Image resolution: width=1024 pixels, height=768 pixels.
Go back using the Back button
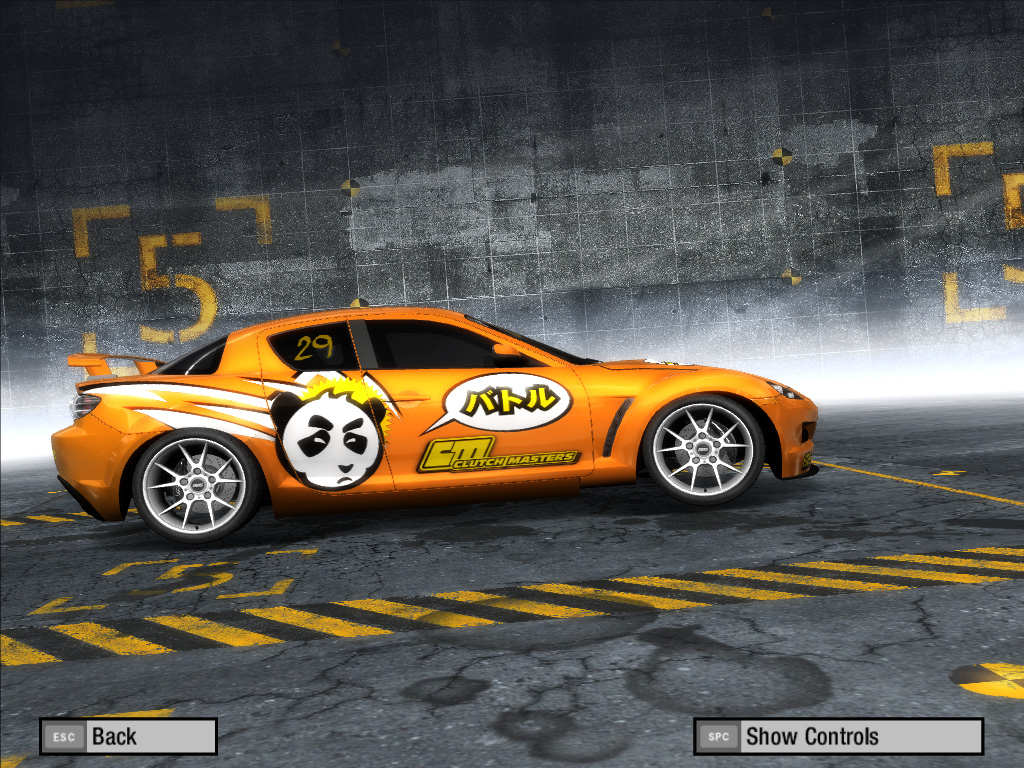tap(128, 737)
